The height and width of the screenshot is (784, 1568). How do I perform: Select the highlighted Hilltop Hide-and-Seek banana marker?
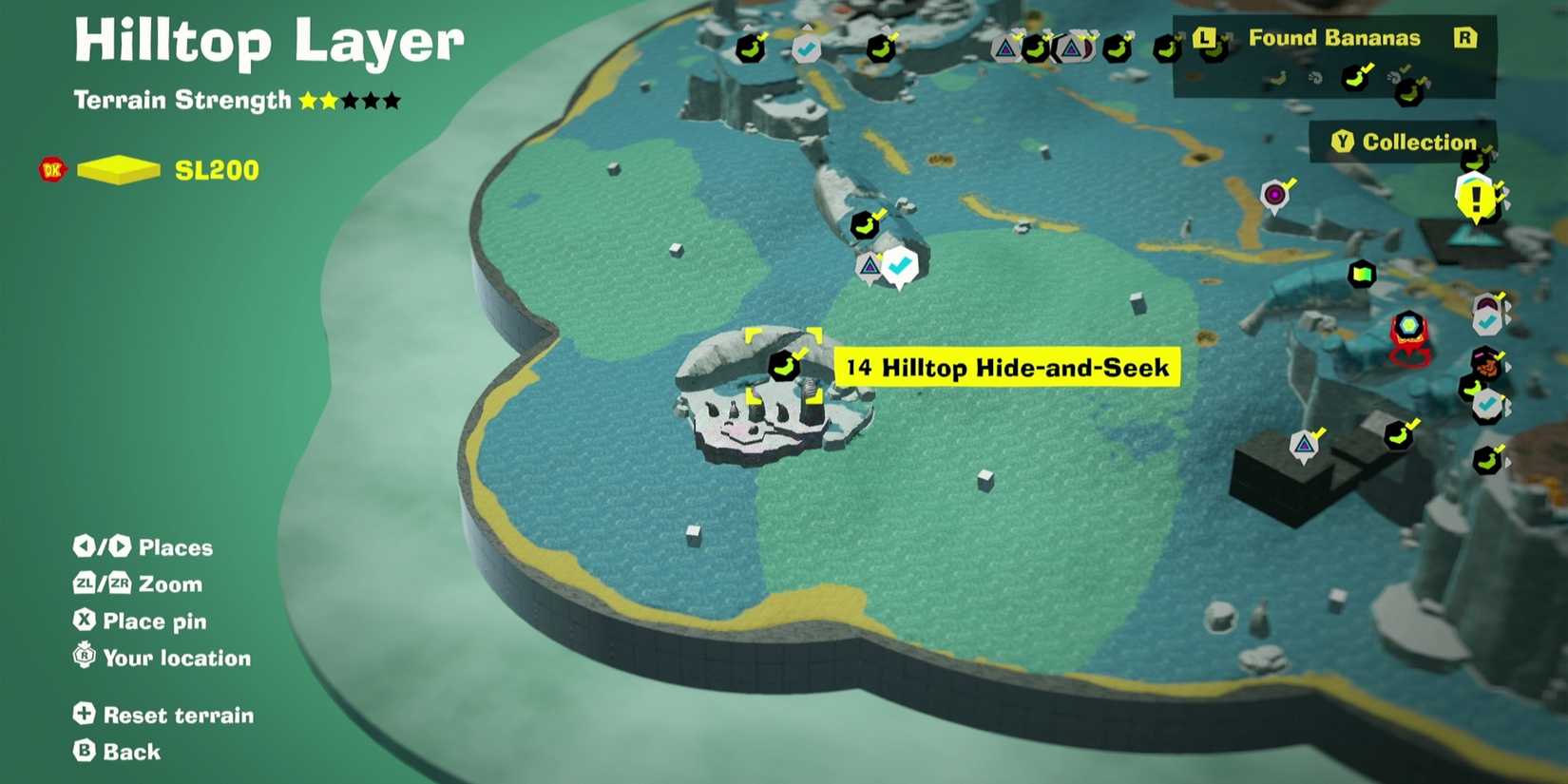click(x=783, y=367)
